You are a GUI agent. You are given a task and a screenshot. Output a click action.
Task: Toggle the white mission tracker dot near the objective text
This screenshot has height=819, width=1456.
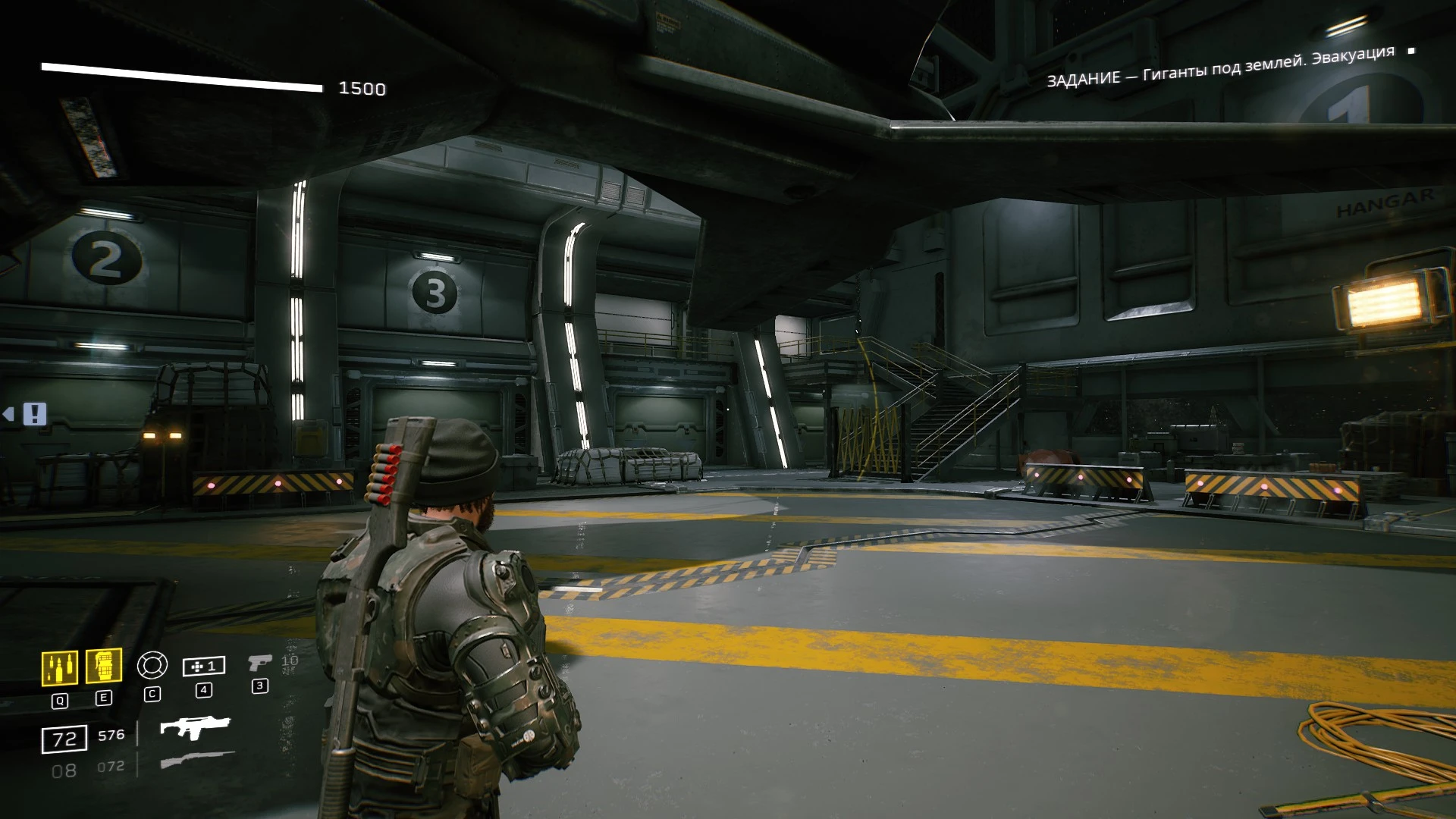tap(1412, 52)
